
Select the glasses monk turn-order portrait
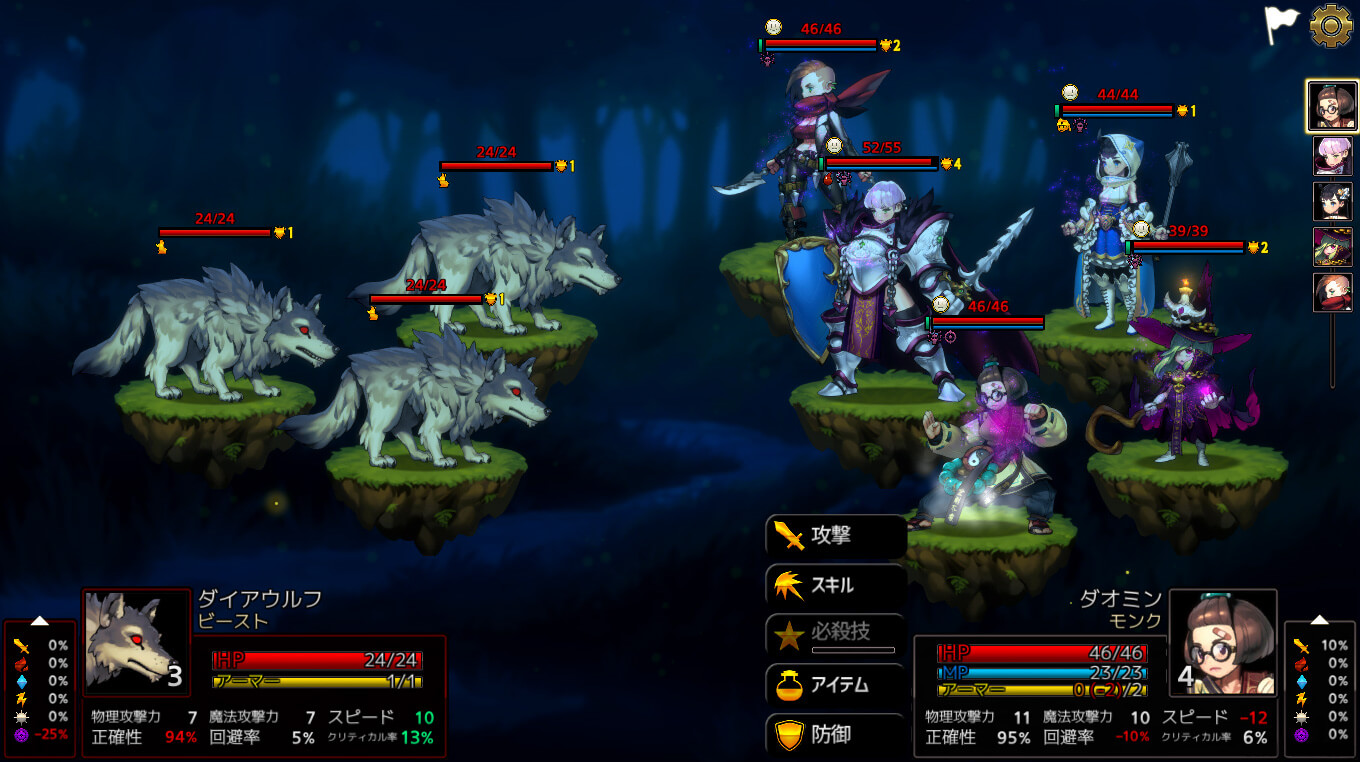pyautogui.click(x=1331, y=106)
